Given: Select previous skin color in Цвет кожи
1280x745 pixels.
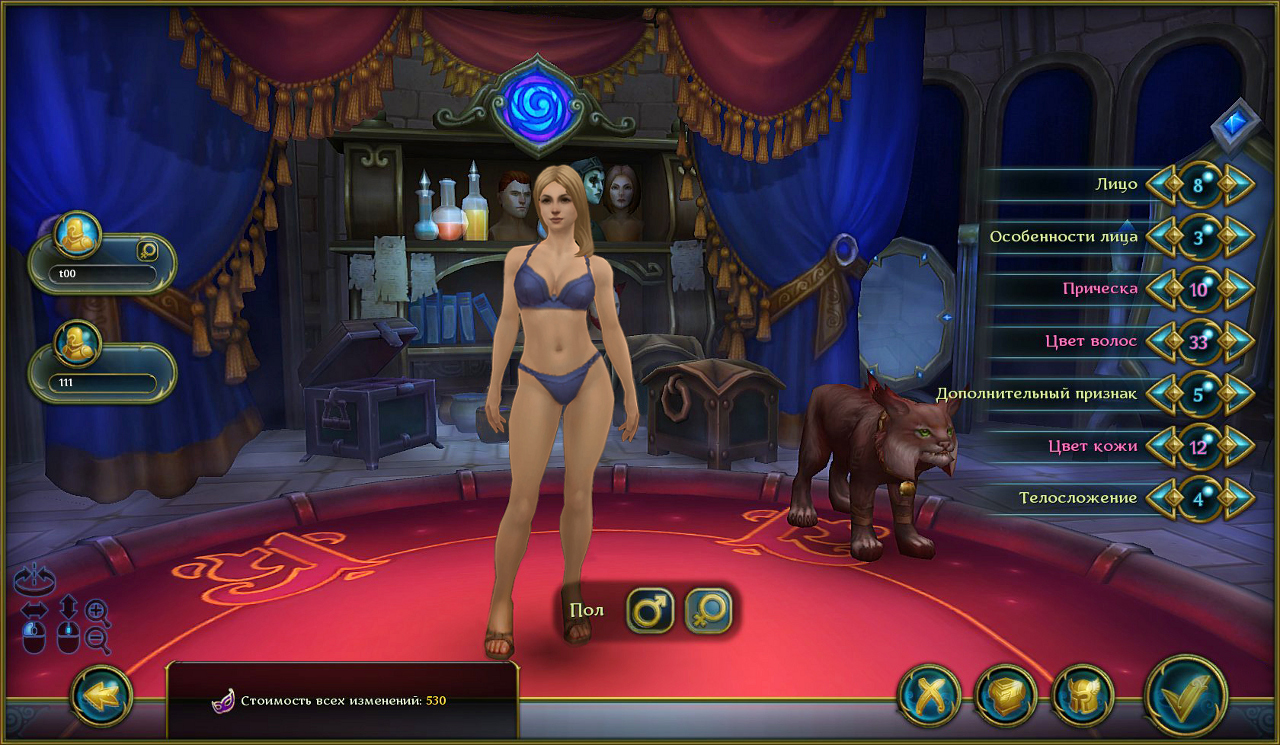Looking at the screenshot, I should coord(1162,446).
